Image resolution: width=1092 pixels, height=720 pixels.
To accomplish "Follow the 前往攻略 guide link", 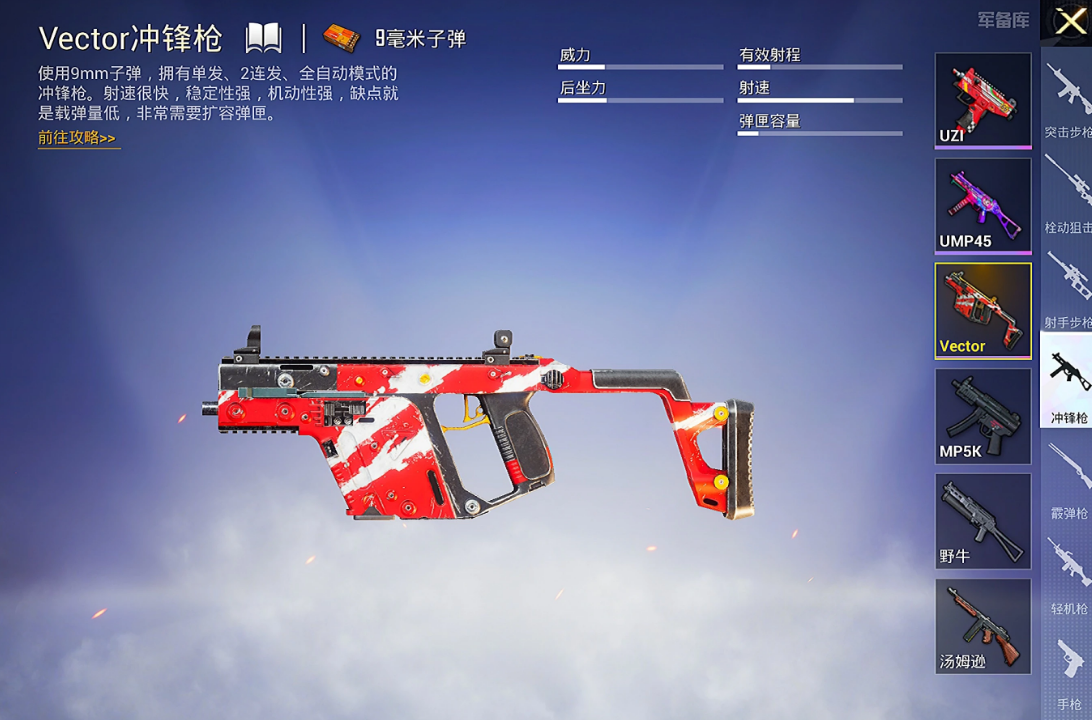I will [x=78, y=138].
